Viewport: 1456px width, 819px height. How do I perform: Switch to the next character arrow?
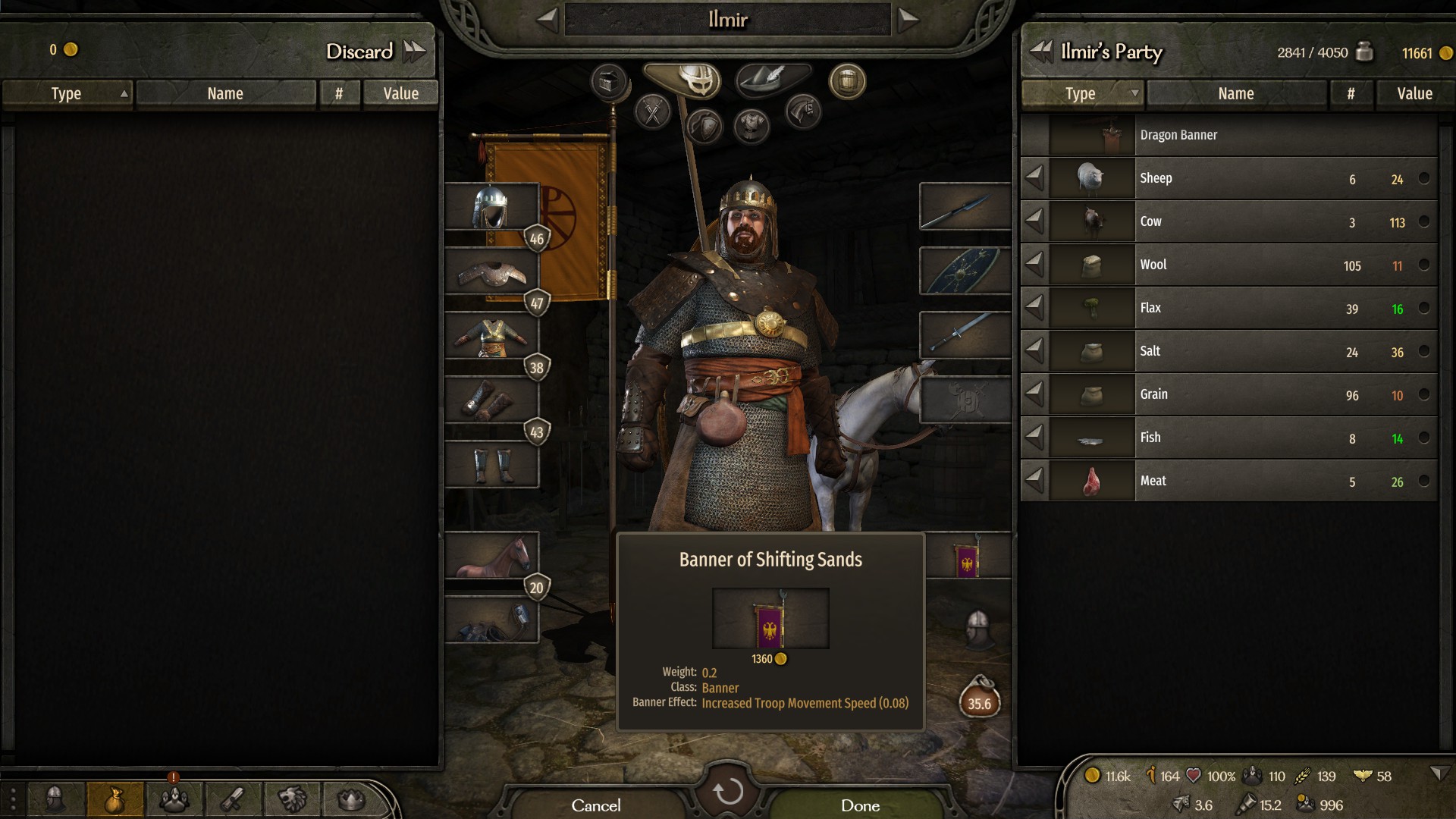tap(908, 20)
